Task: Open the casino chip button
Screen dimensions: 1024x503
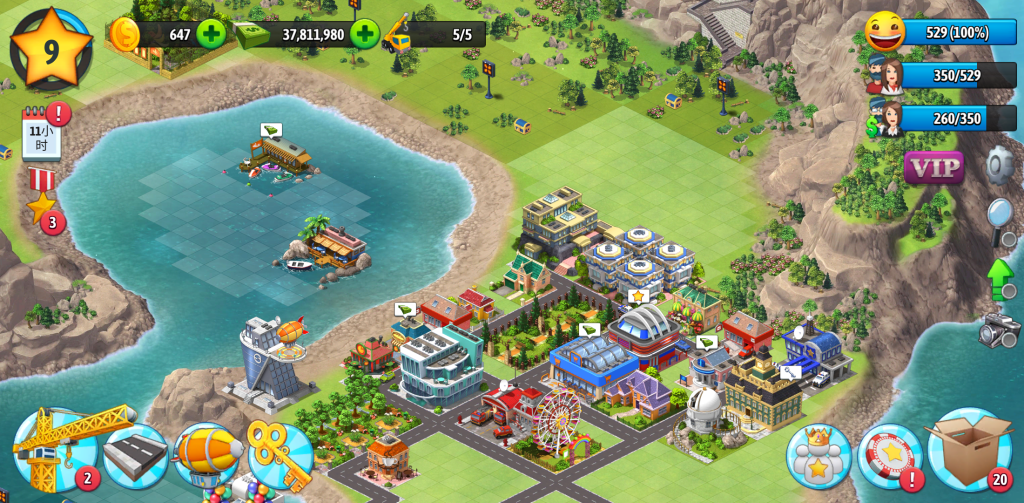Action: coord(889,456)
